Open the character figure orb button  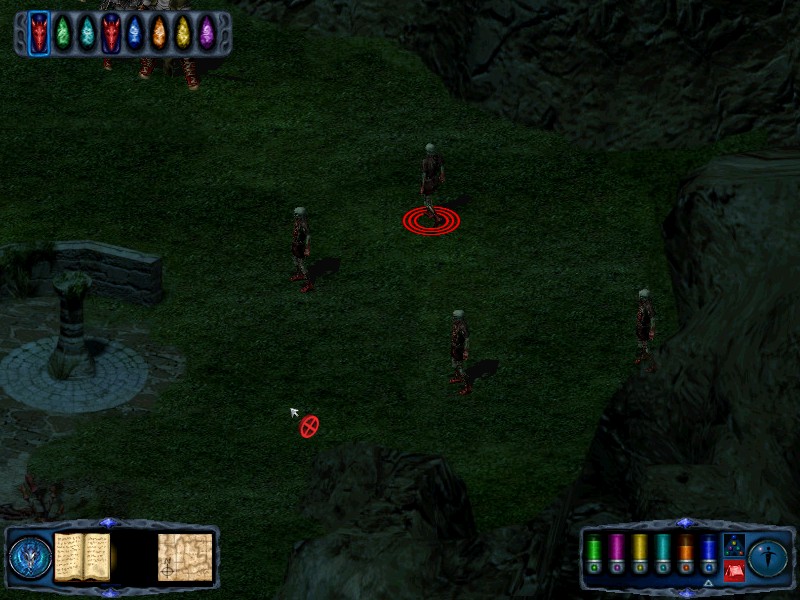click(769, 558)
